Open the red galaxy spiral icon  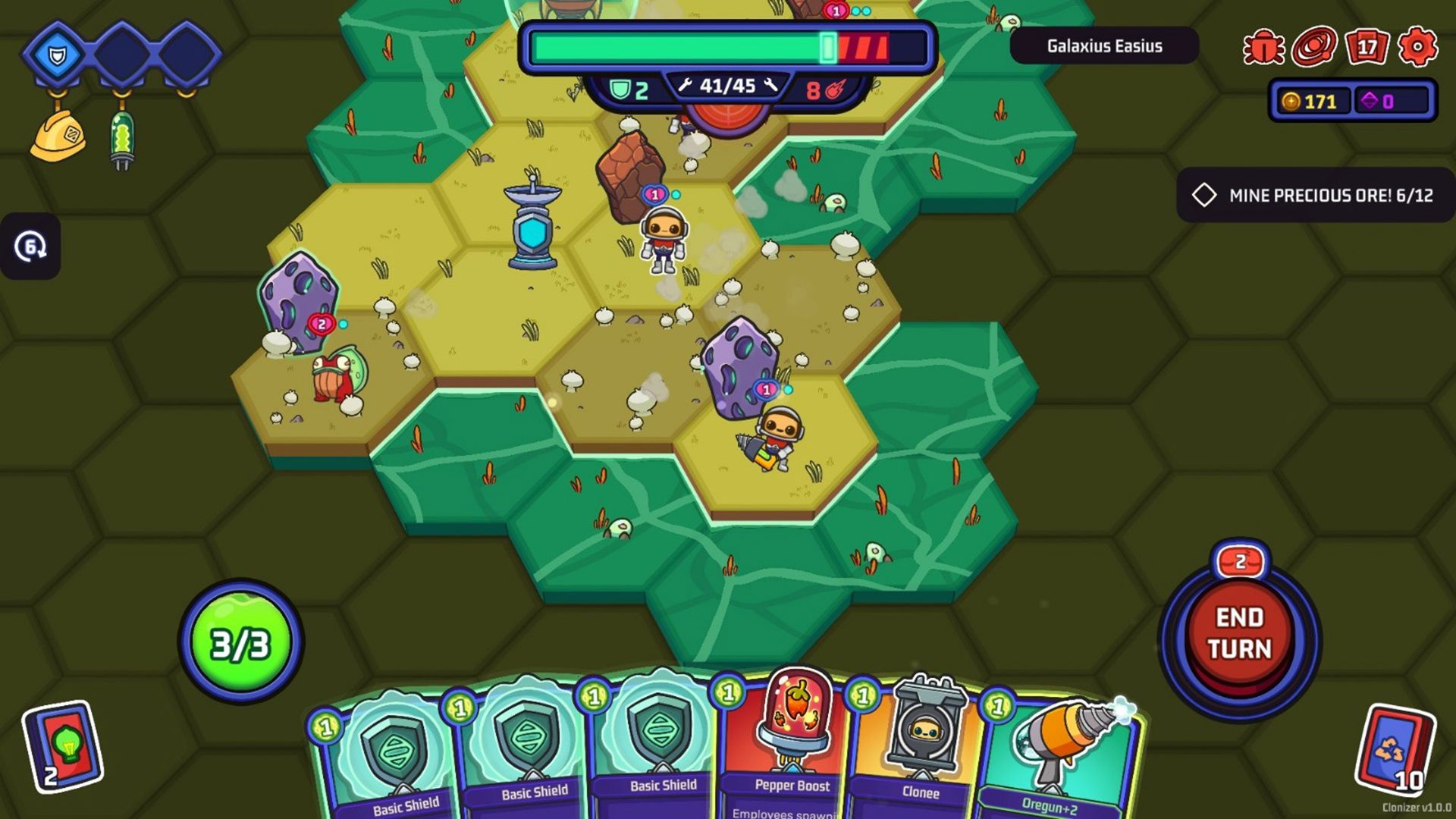(1314, 47)
